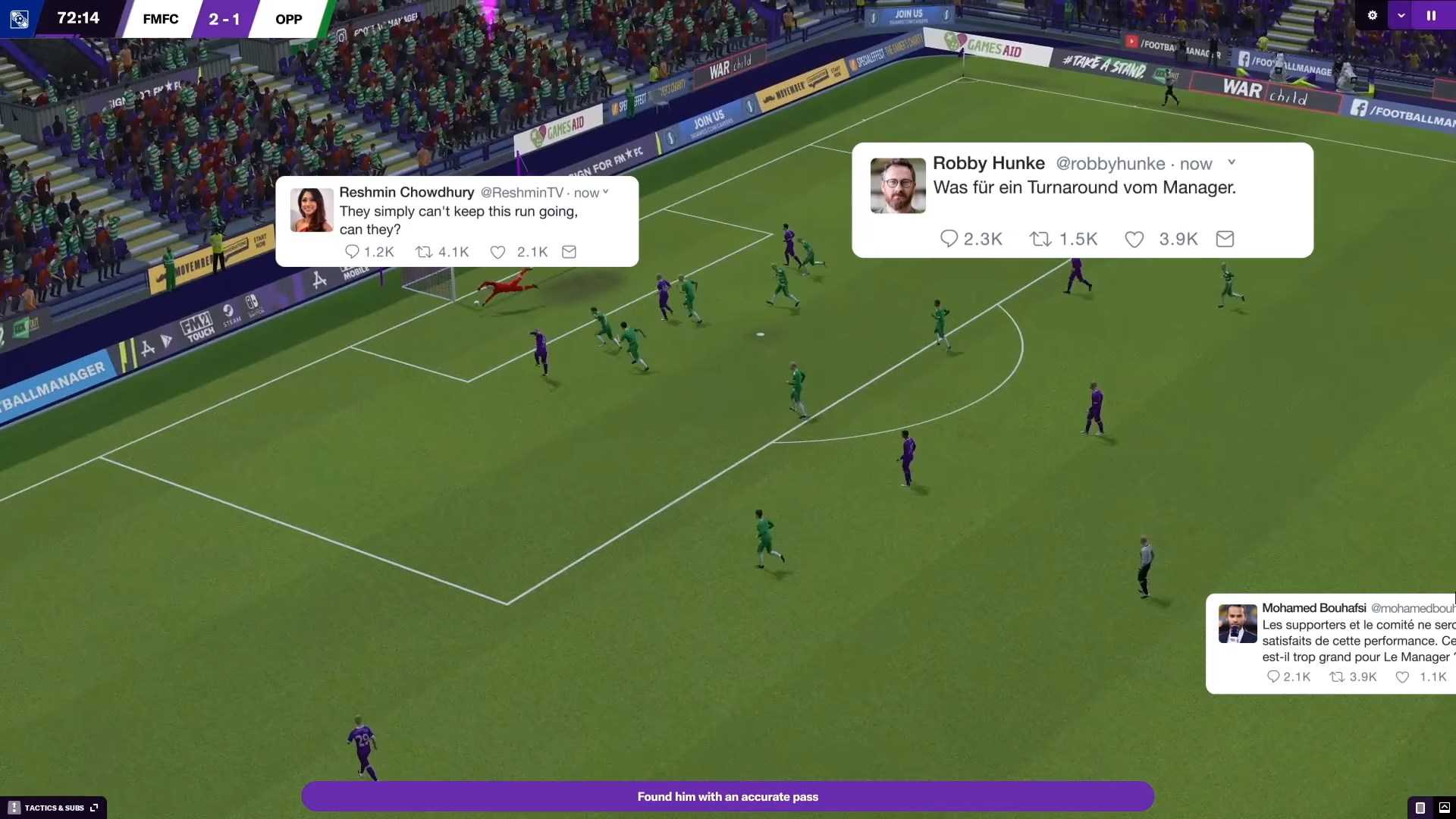
Task: Share Robby Hunke's tweet via envelope icon
Action: point(1225,239)
